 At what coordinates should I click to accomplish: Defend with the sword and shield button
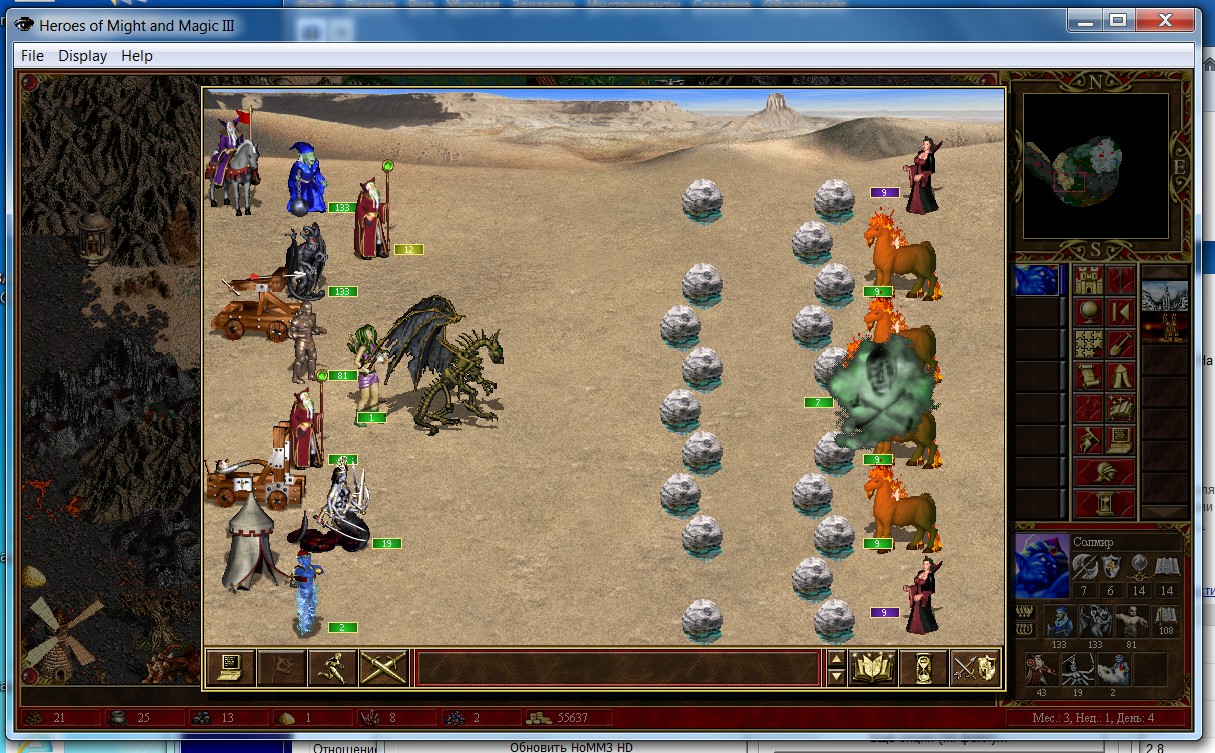[975, 667]
